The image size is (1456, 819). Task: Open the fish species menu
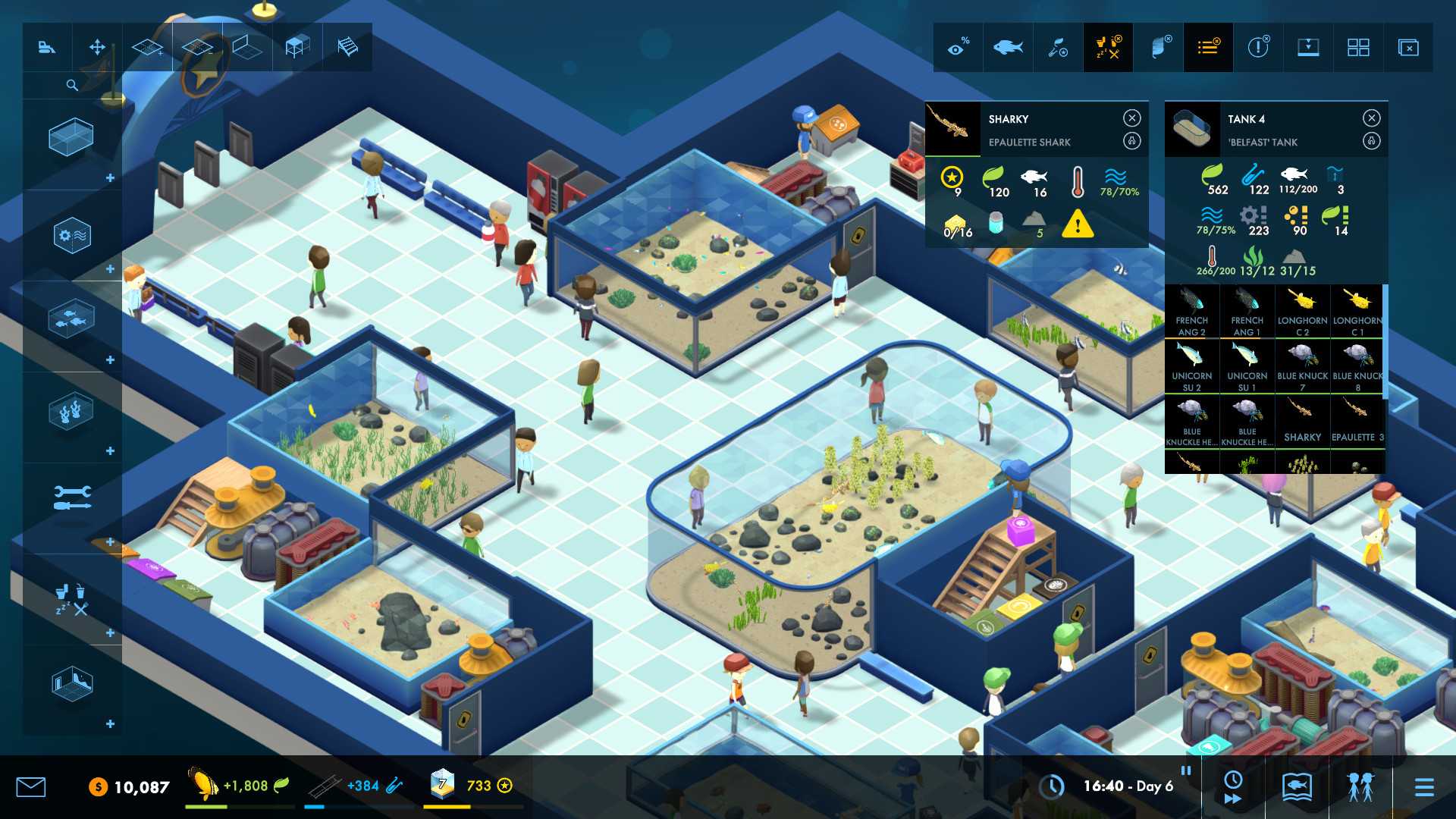(1009, 47)
